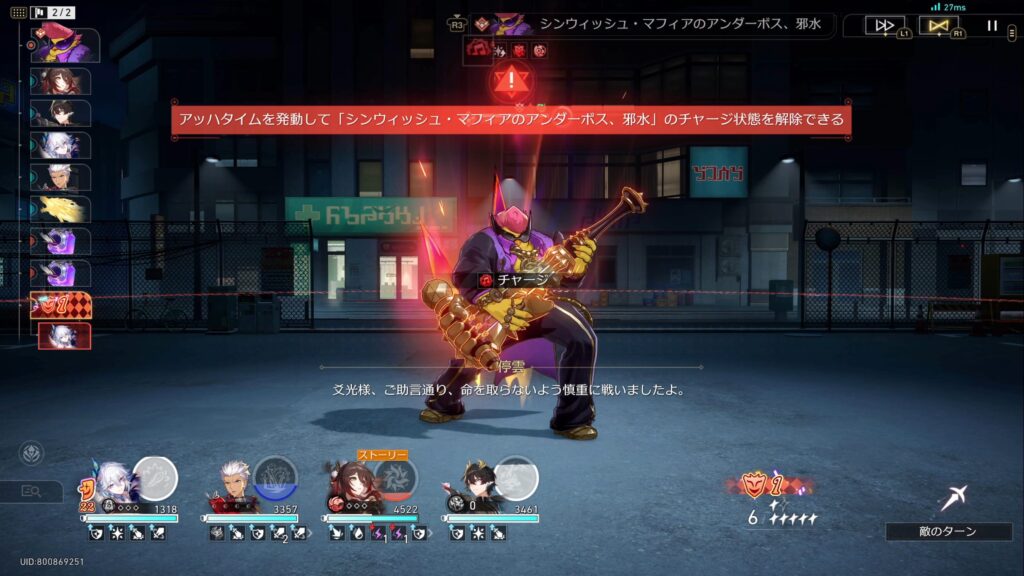This screenshot has height=576, width=1024.
Task: Activate the silver-haired girl's ultimate gauge
Action: [x=156, y=477]
